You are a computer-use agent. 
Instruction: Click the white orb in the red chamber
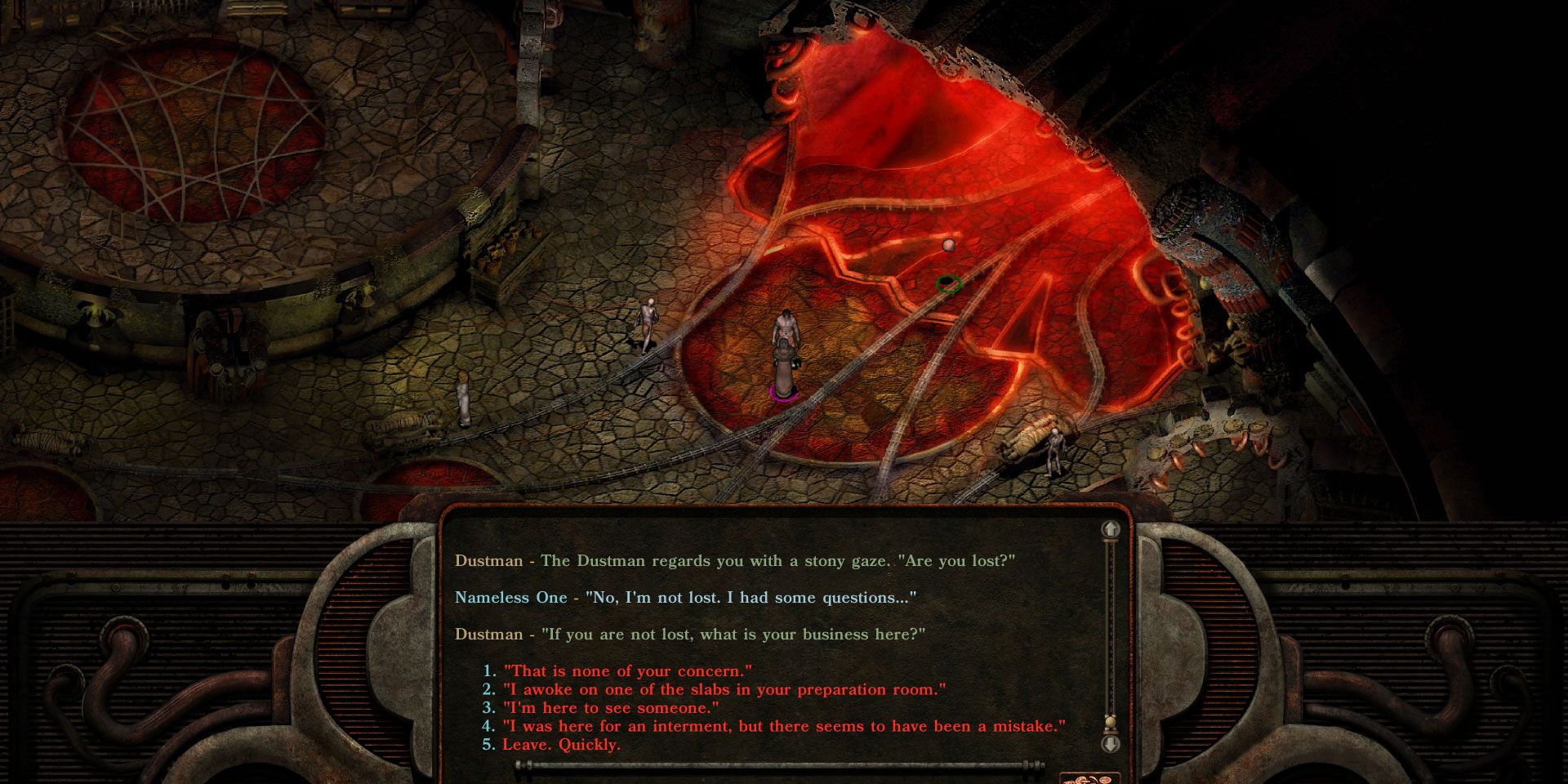point(949,244)
